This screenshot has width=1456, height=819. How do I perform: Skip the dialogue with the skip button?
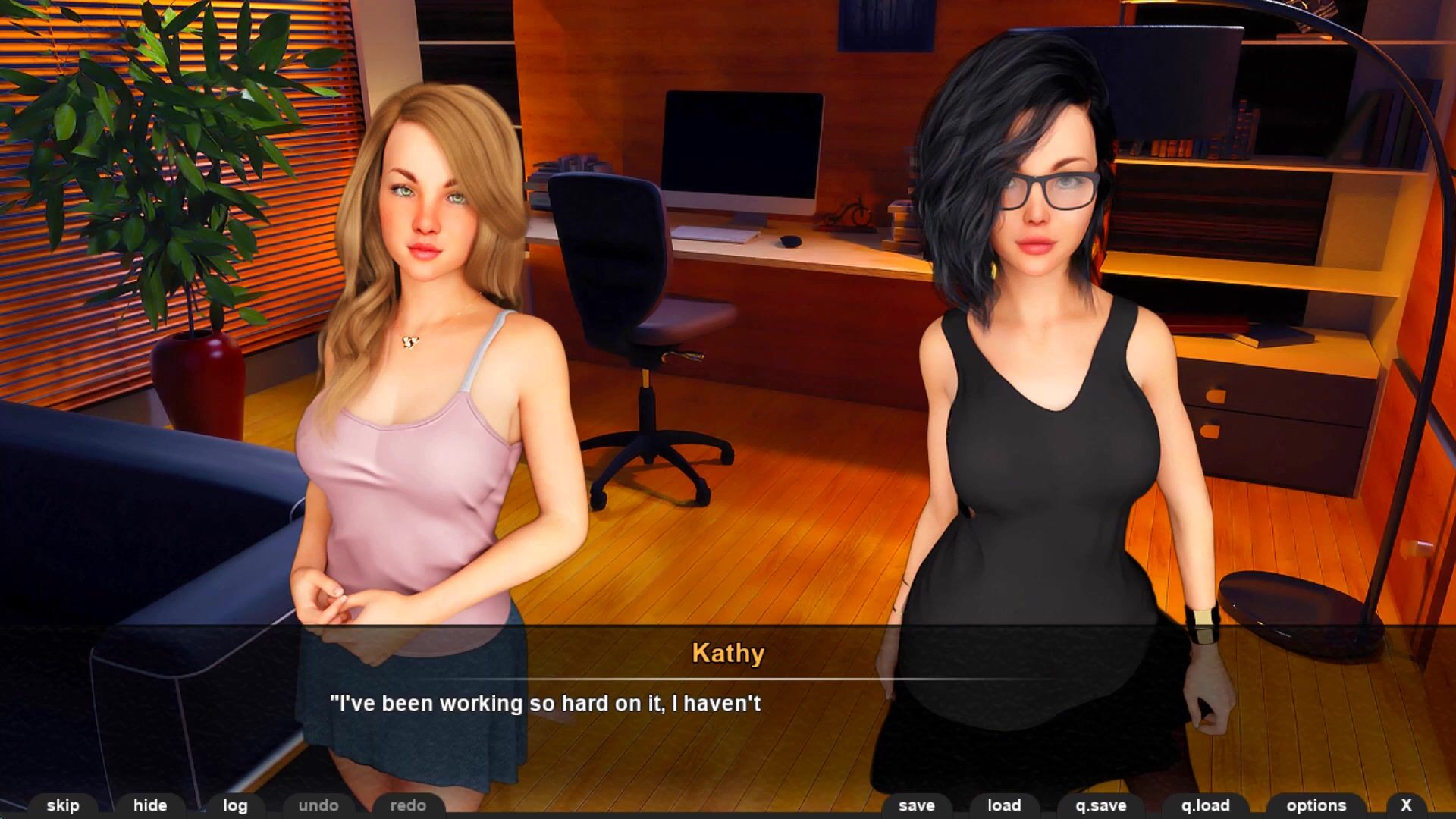pos(63,805)
